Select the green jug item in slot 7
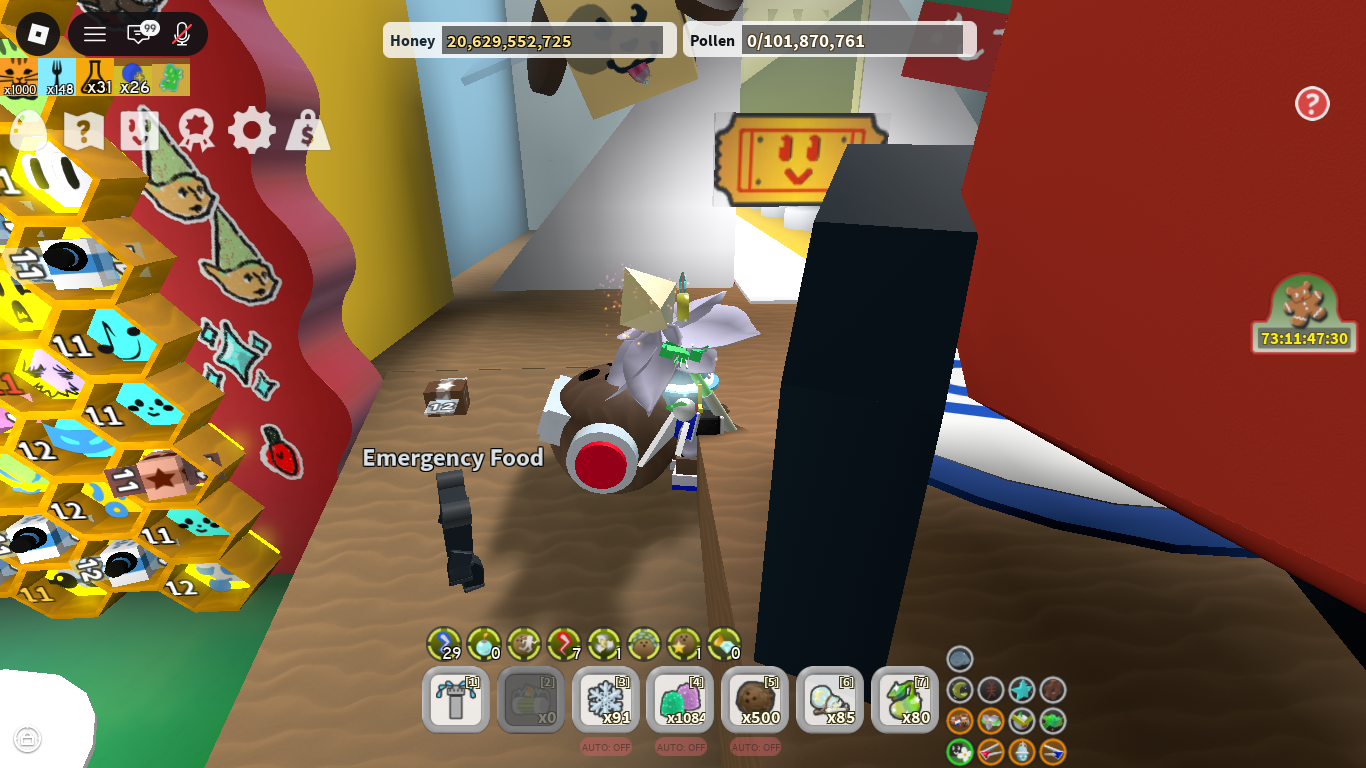This screenshot has height=768, width=1366. 904,700
